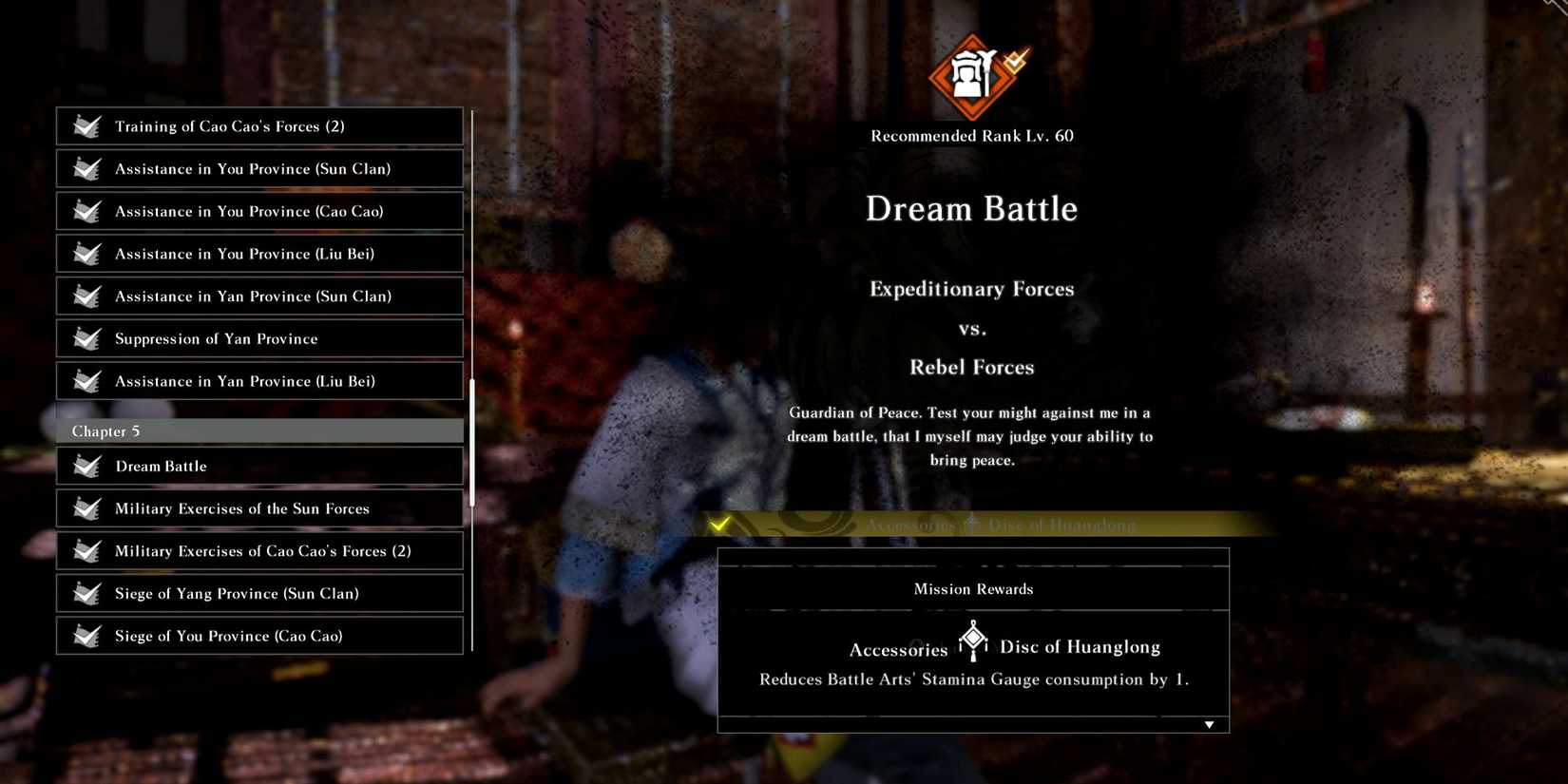Click the flag icon on Siege of Yang Province
The height and width of the screenshot is (784, 1568).
(x=86, y=593)
